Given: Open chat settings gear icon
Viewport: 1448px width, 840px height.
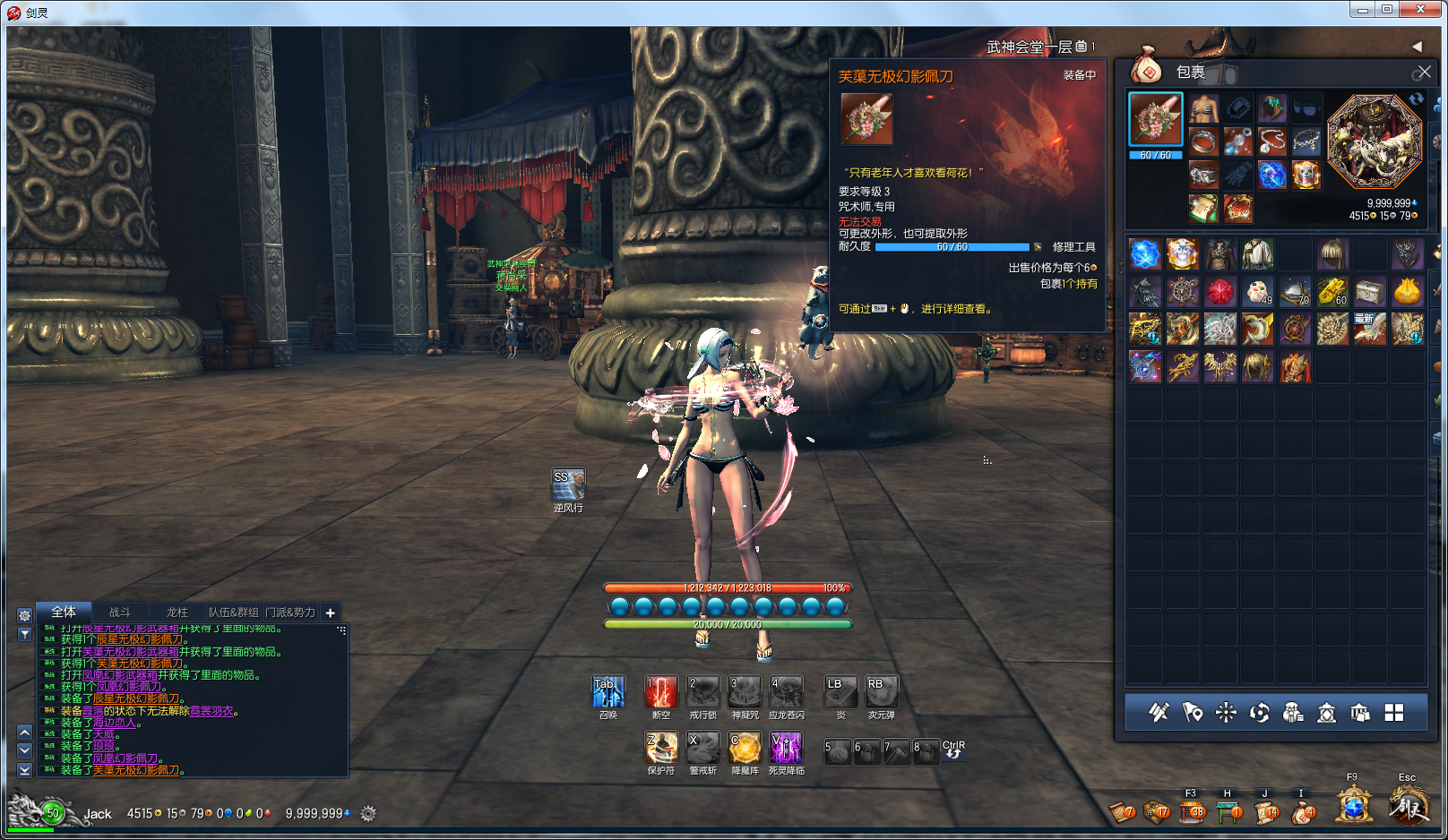Looking at the screenshot, I should (x=25, y=616).
